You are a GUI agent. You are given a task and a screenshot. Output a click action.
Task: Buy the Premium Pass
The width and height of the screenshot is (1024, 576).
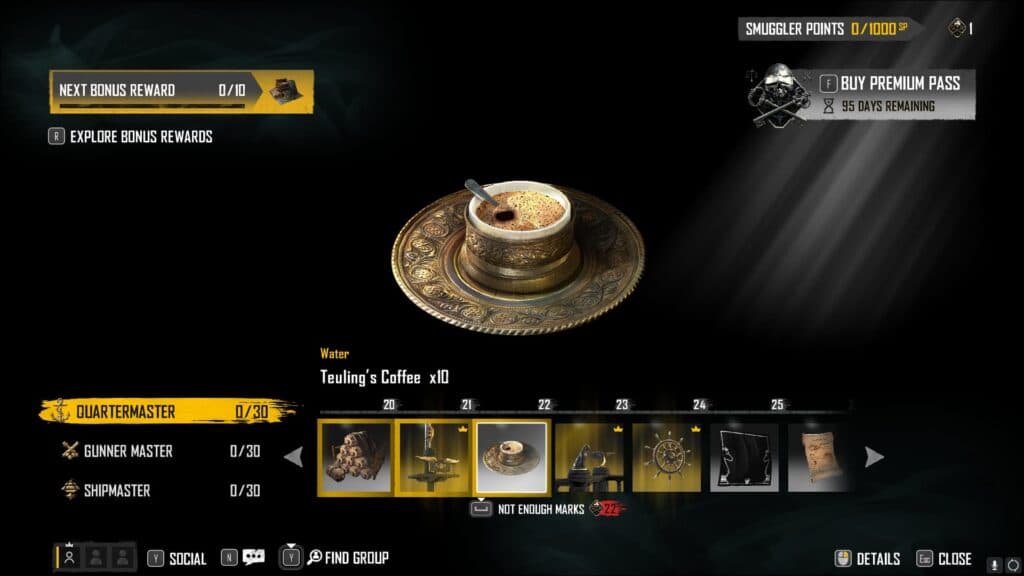(900, 83)
